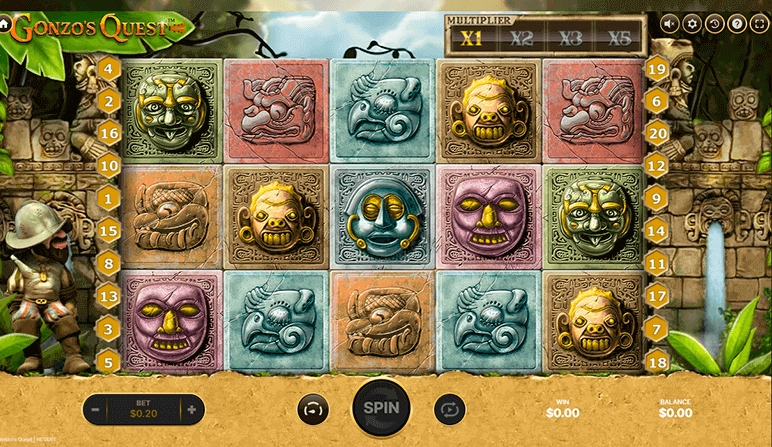Screen dimensions: 772x447
Task: Choose payline number 18 marker
Action: (656, 361)
